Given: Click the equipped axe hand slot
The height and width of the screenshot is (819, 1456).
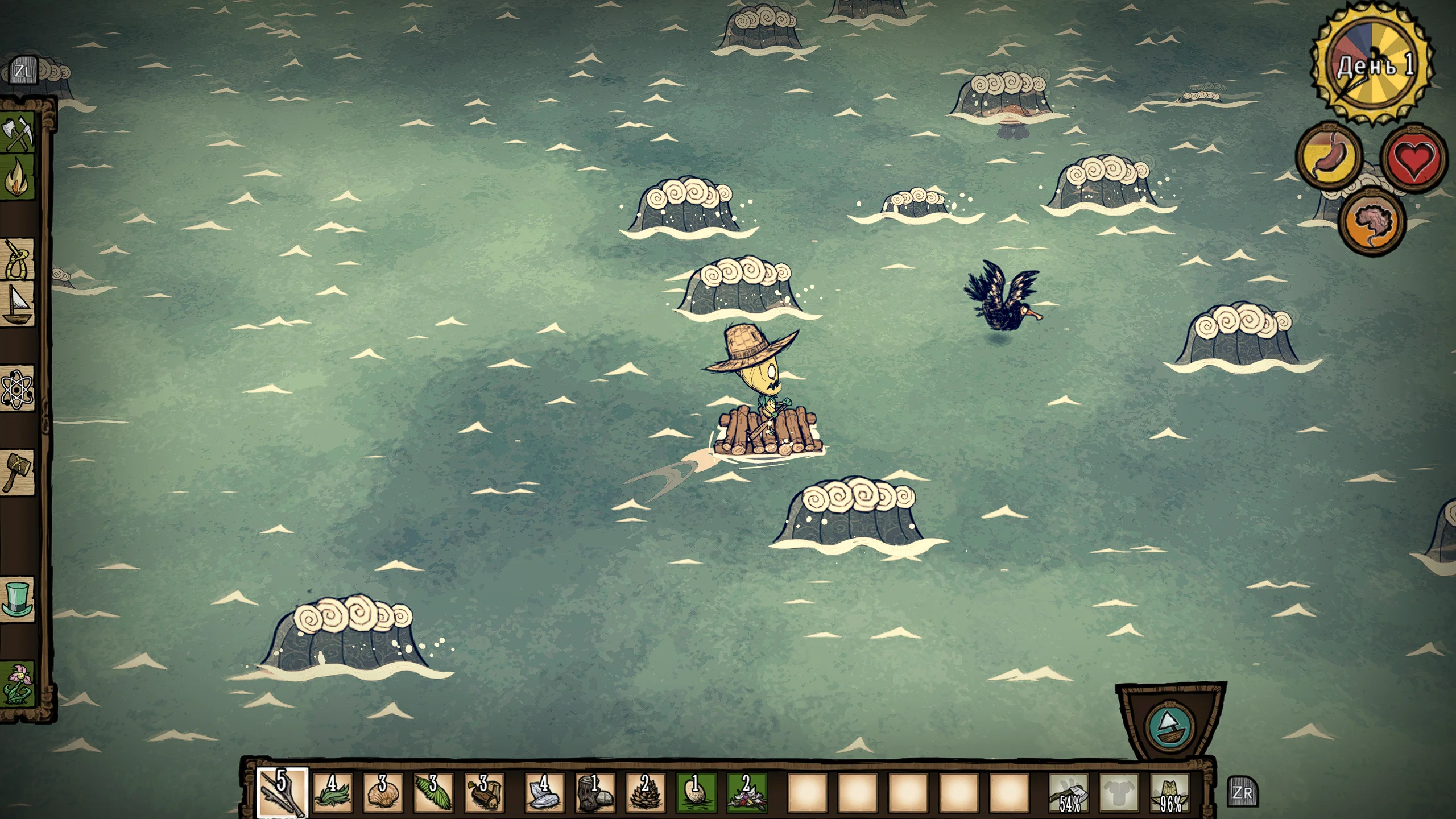Looking at the screenshot, I should (1069, 792).
